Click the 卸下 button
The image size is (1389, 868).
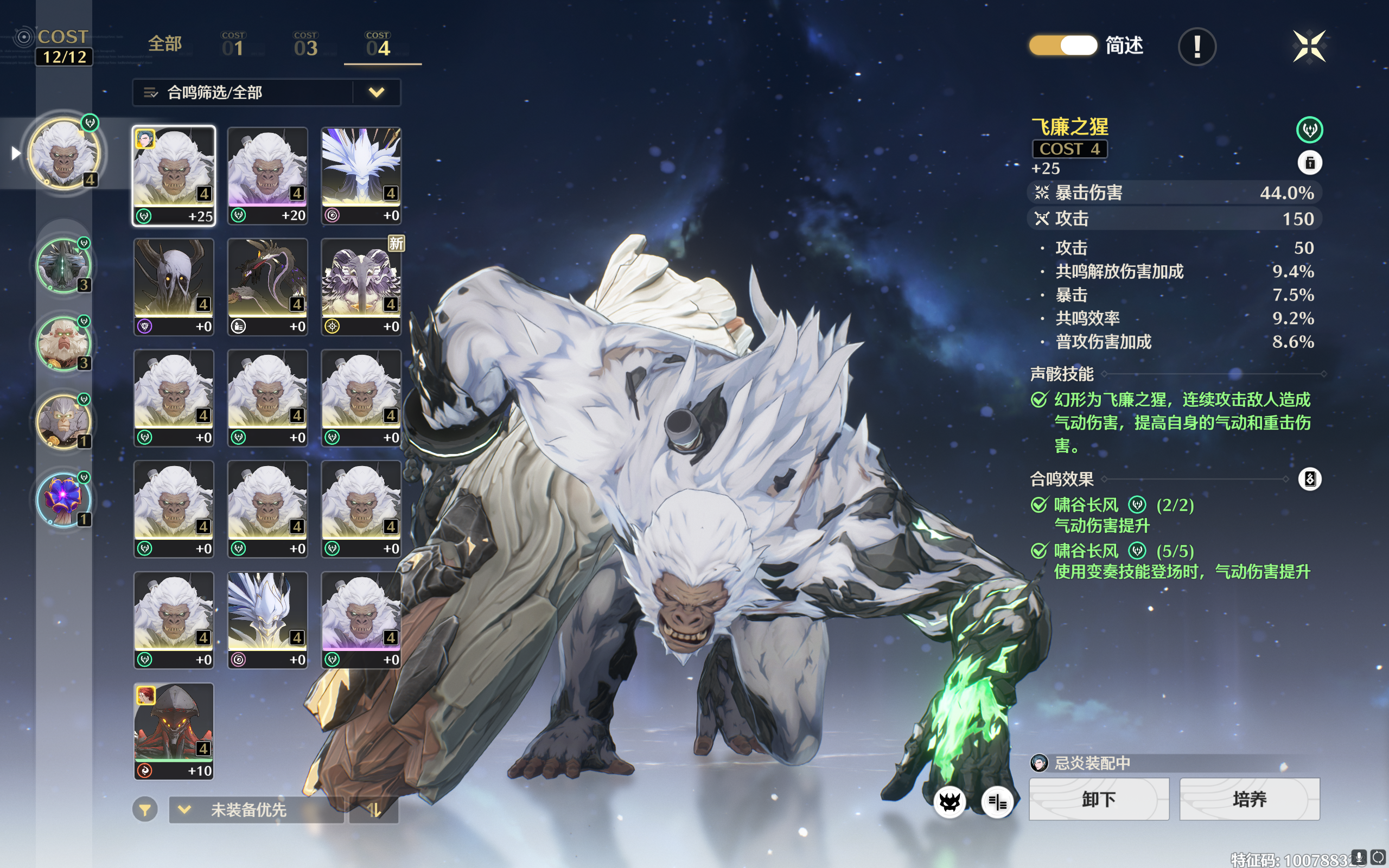click(x=1099, y=799)
